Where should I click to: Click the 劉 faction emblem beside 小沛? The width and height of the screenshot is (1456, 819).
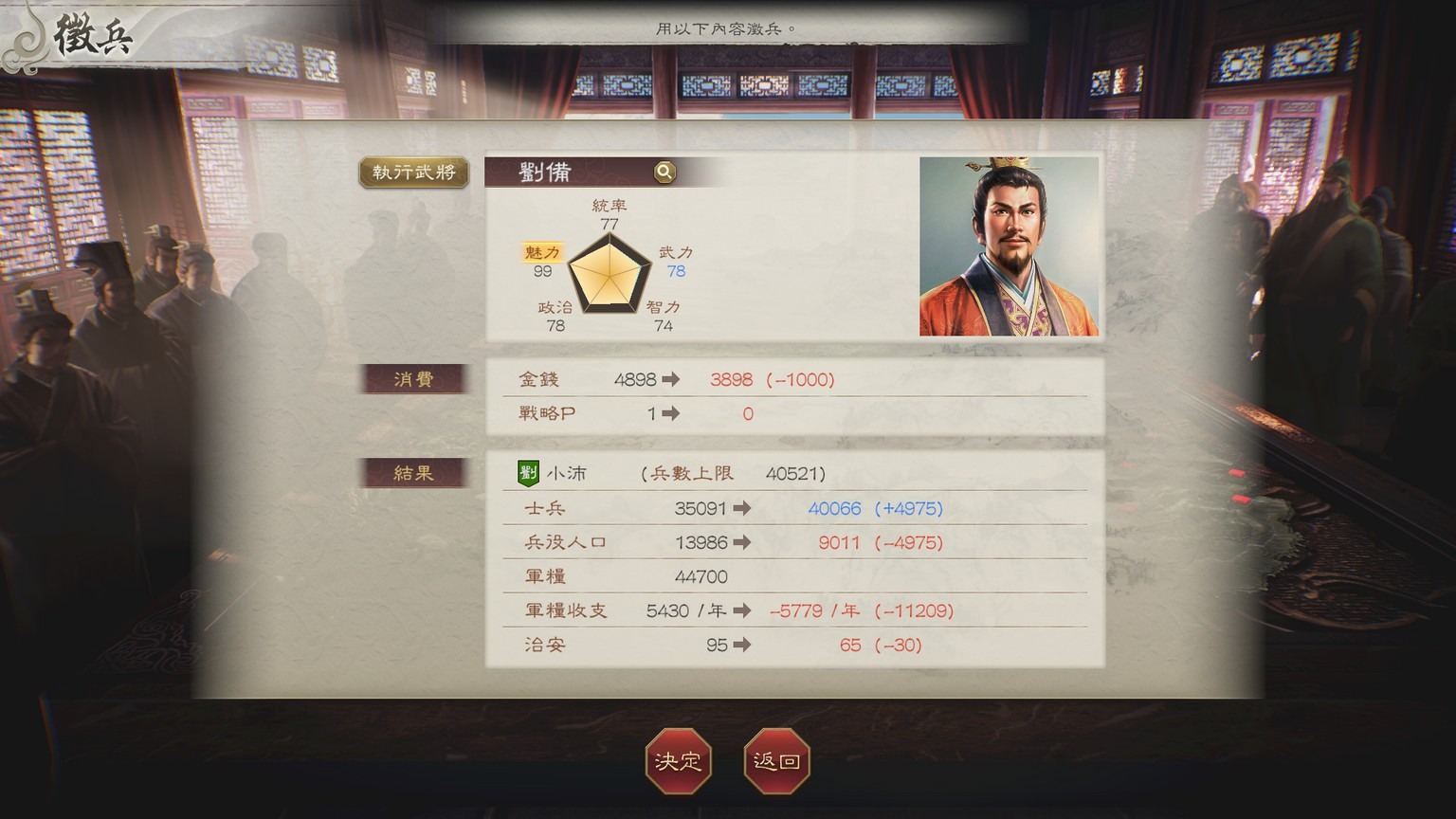pos(527,472)
